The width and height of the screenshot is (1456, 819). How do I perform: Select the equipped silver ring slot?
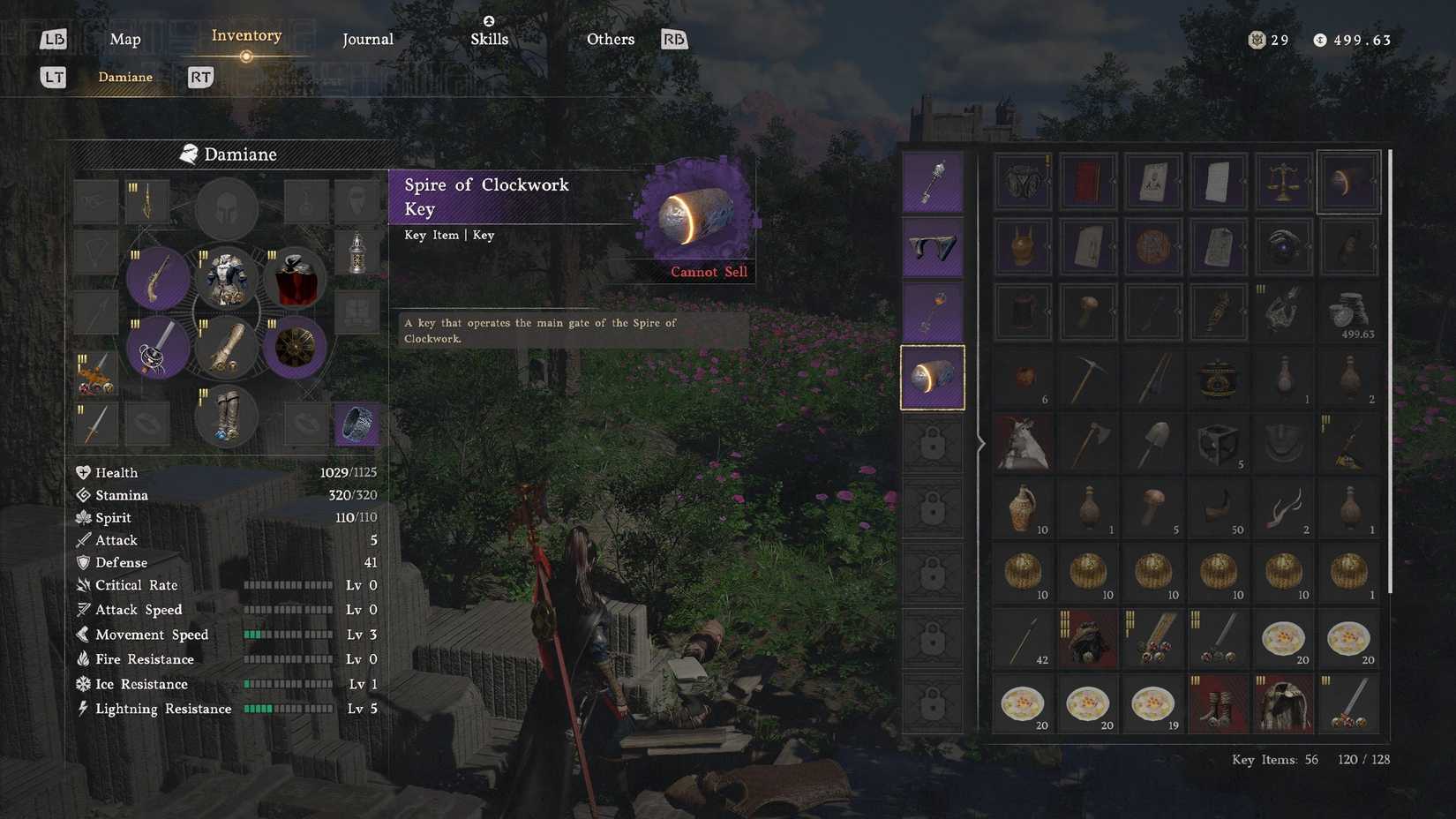(356, 425)
